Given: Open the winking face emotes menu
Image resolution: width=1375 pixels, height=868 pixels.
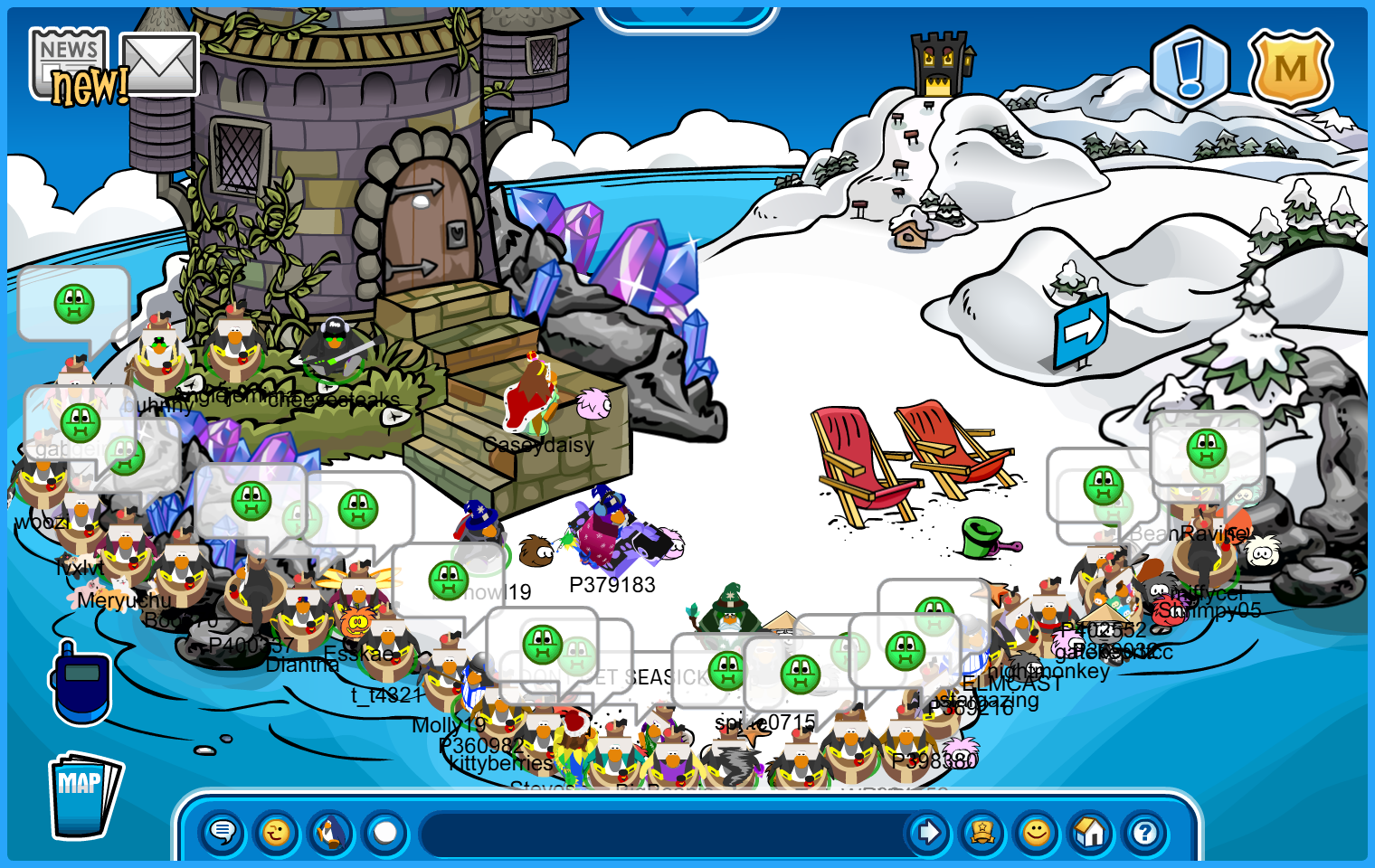Looking at the screenshot, I should tap(277, 832).
